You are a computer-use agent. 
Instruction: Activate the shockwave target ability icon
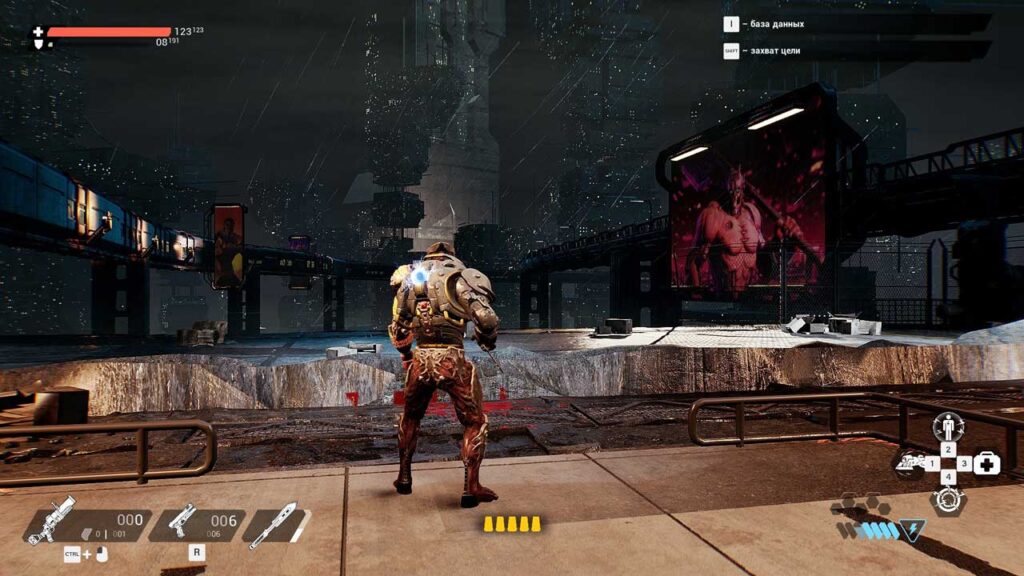[x=947, y=499]
